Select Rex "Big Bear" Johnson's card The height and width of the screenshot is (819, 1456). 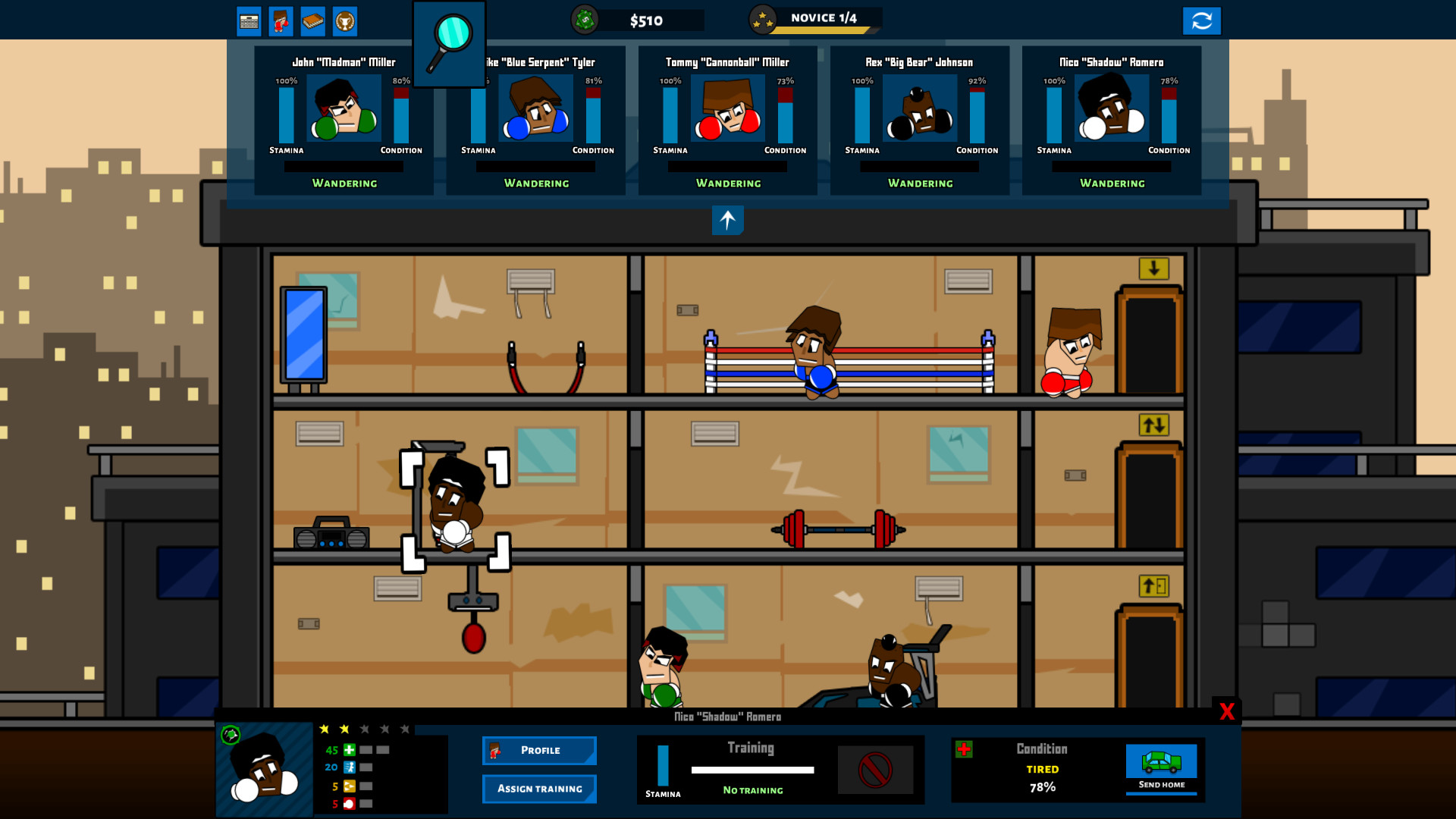(920, 121)
